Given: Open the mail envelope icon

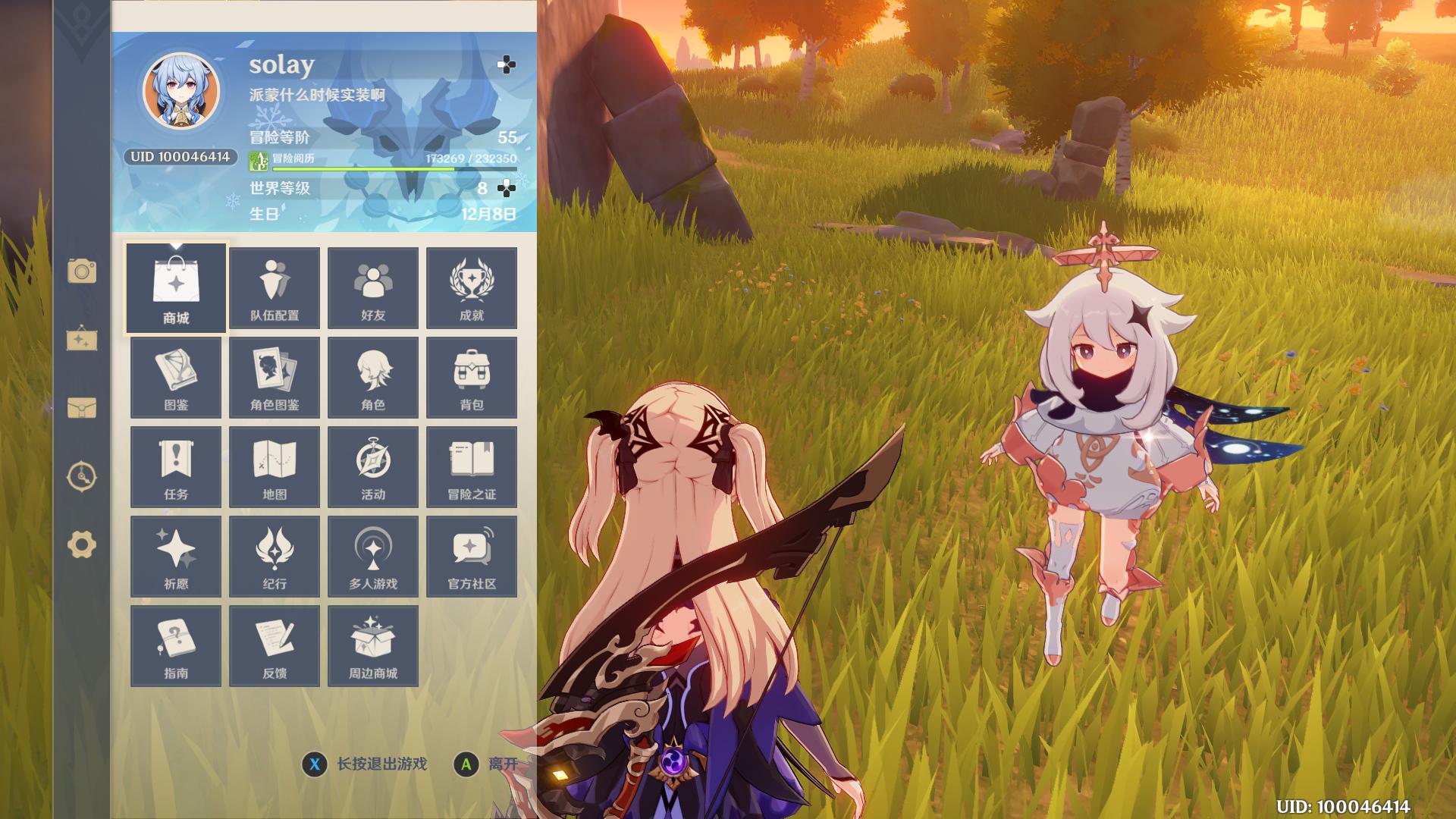Looking at the screenshot, I should tap(82, 408).
